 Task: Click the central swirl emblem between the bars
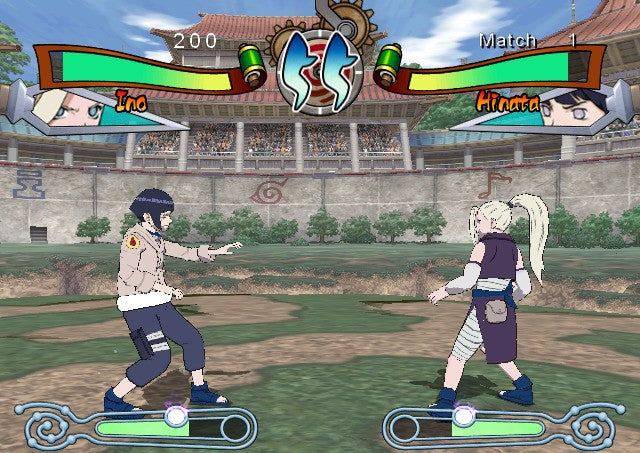[x=320, y=69]
